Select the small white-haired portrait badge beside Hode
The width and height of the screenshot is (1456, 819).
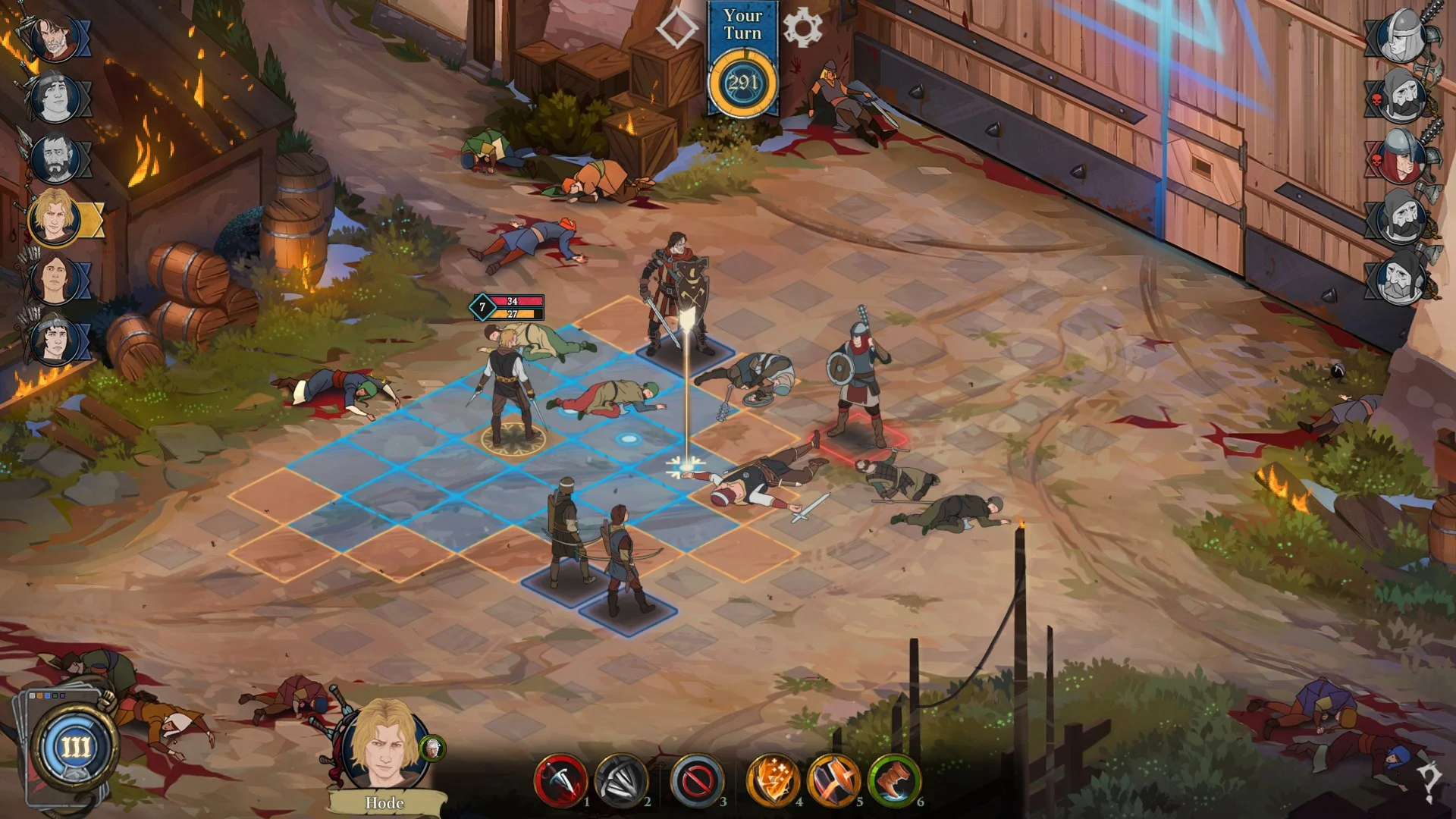(x=432, y=748)
